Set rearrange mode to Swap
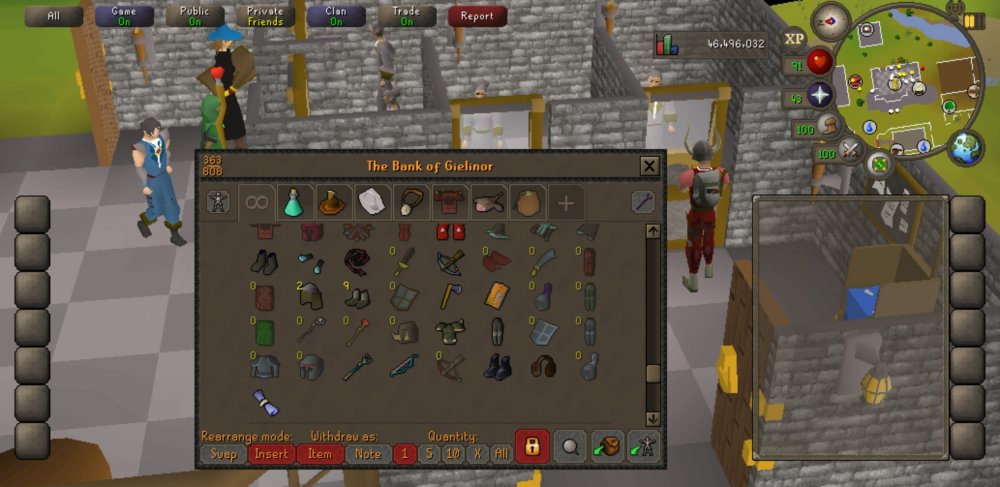The width and height of the screenshot is (1000, 487). (221, 453)
